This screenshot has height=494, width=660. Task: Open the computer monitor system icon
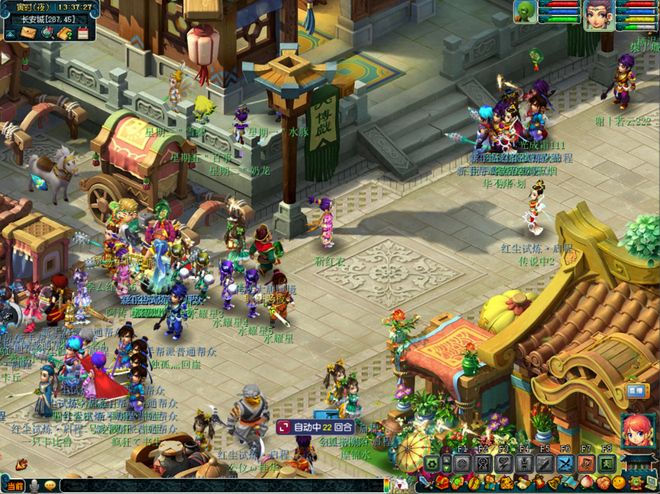[651, 485]
